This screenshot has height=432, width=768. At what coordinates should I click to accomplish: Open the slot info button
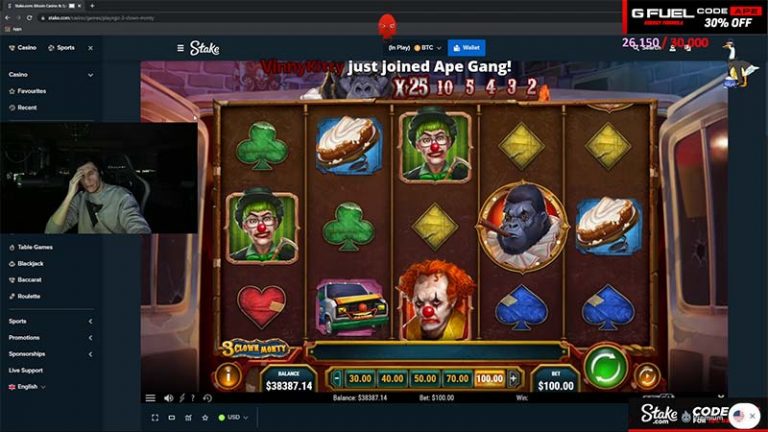(229, 376)
